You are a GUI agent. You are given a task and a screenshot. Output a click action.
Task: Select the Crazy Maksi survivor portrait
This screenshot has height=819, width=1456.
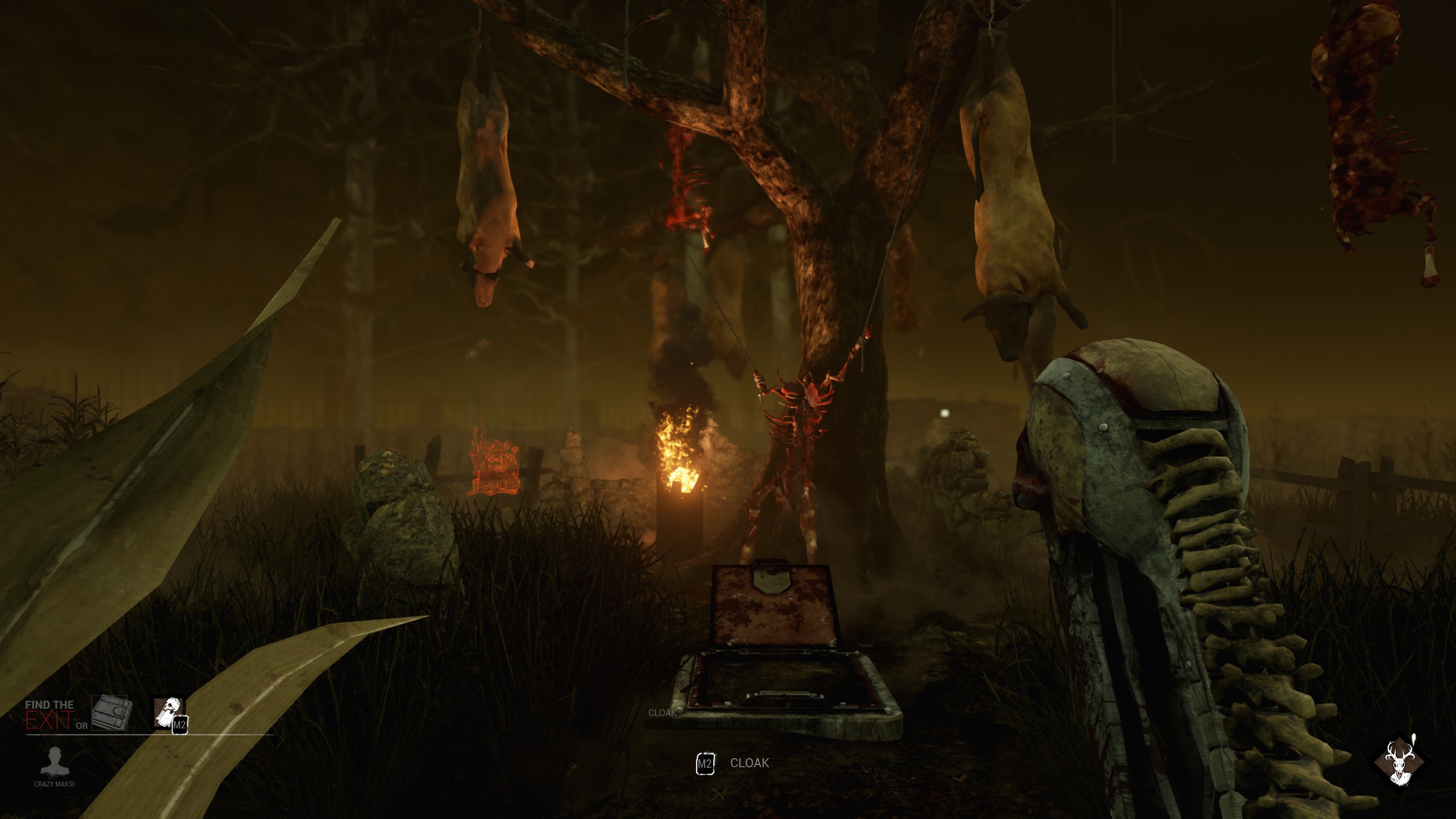click(54, 761)
